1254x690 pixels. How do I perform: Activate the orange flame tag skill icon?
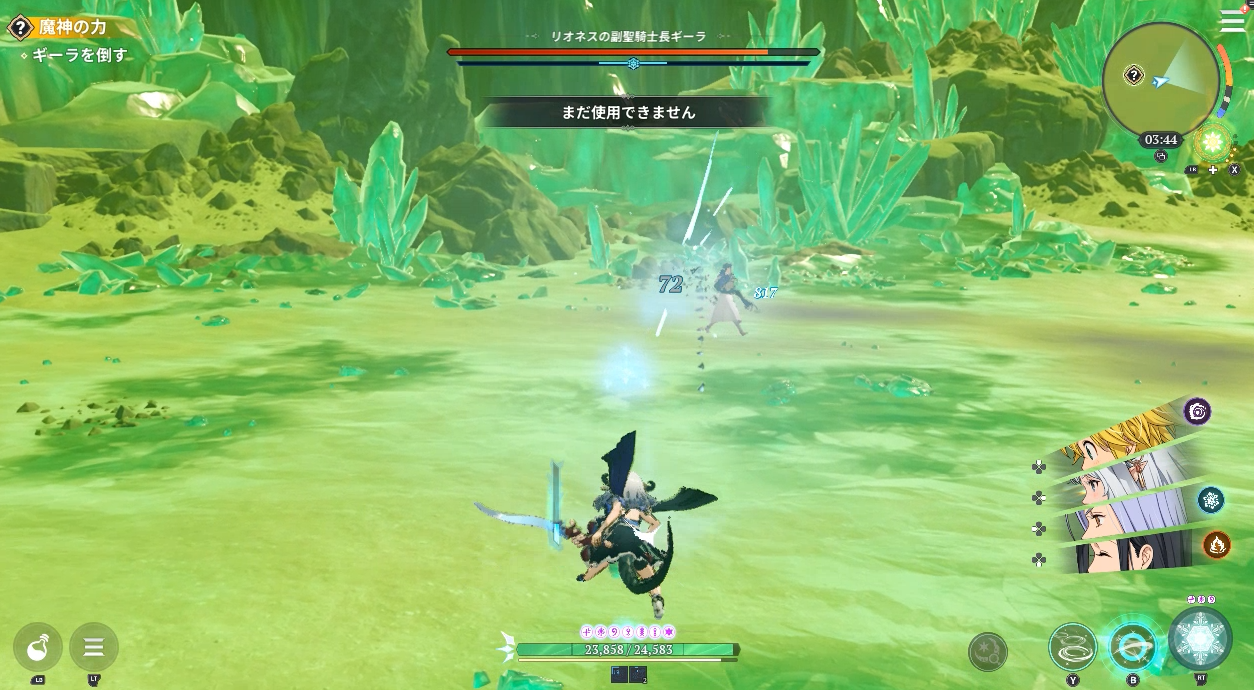(1217, 544)
